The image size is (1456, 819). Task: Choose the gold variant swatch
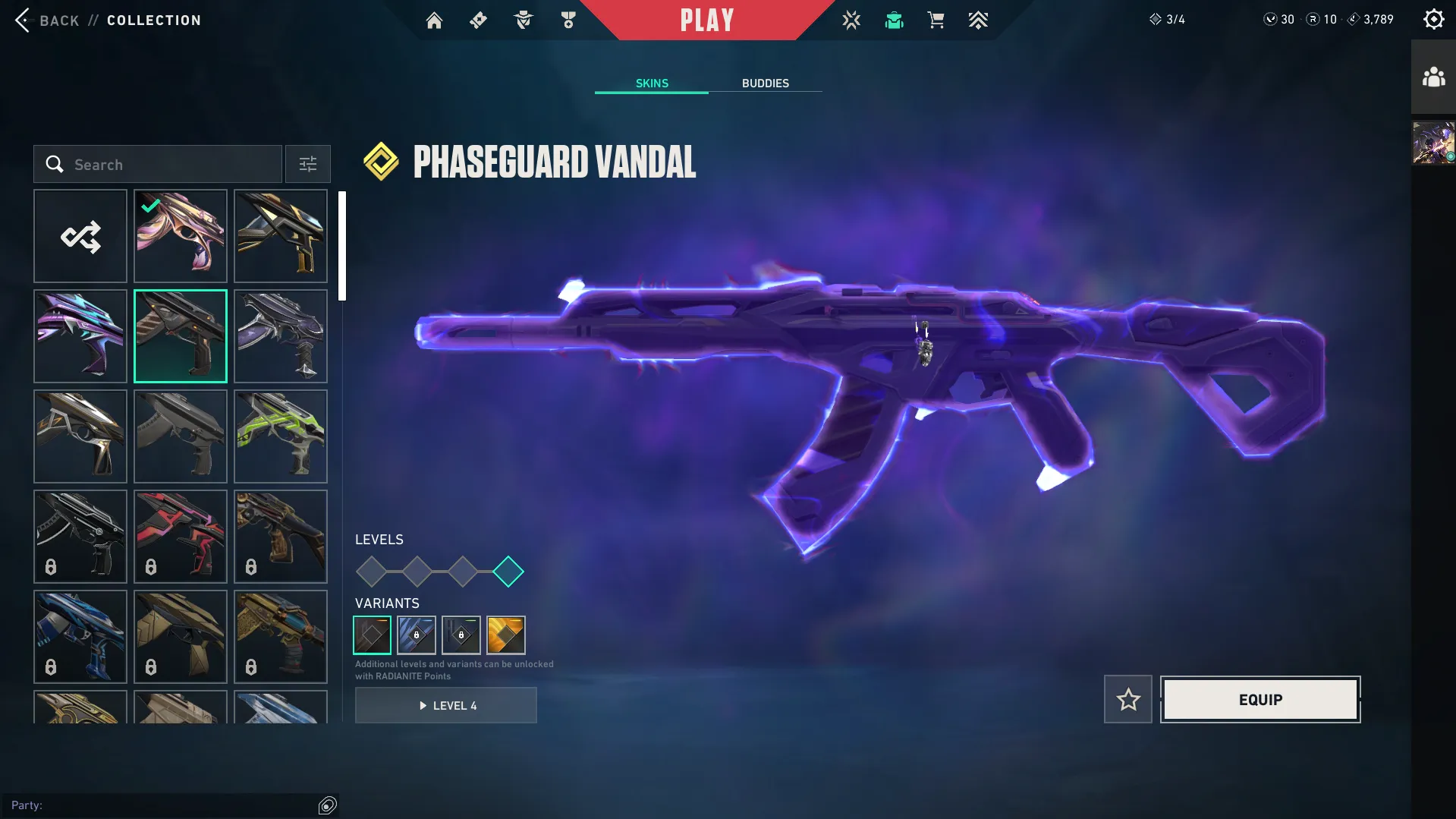[506, 635]
